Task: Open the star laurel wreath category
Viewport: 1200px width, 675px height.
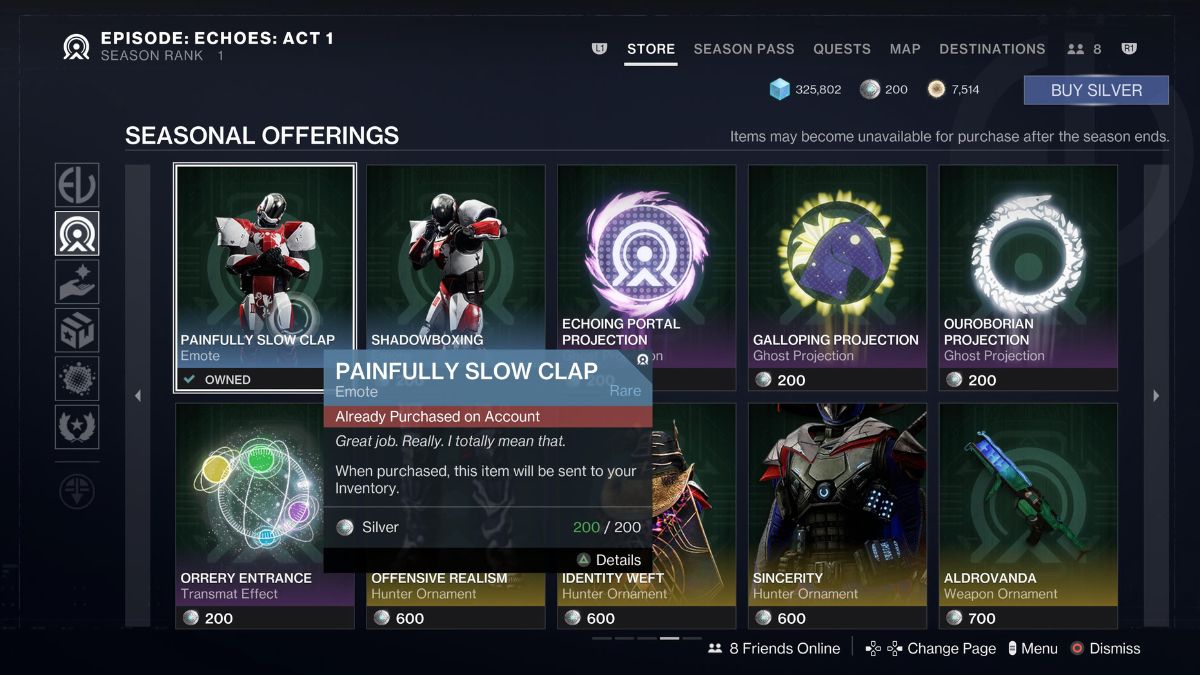Action: pos(77,427)
